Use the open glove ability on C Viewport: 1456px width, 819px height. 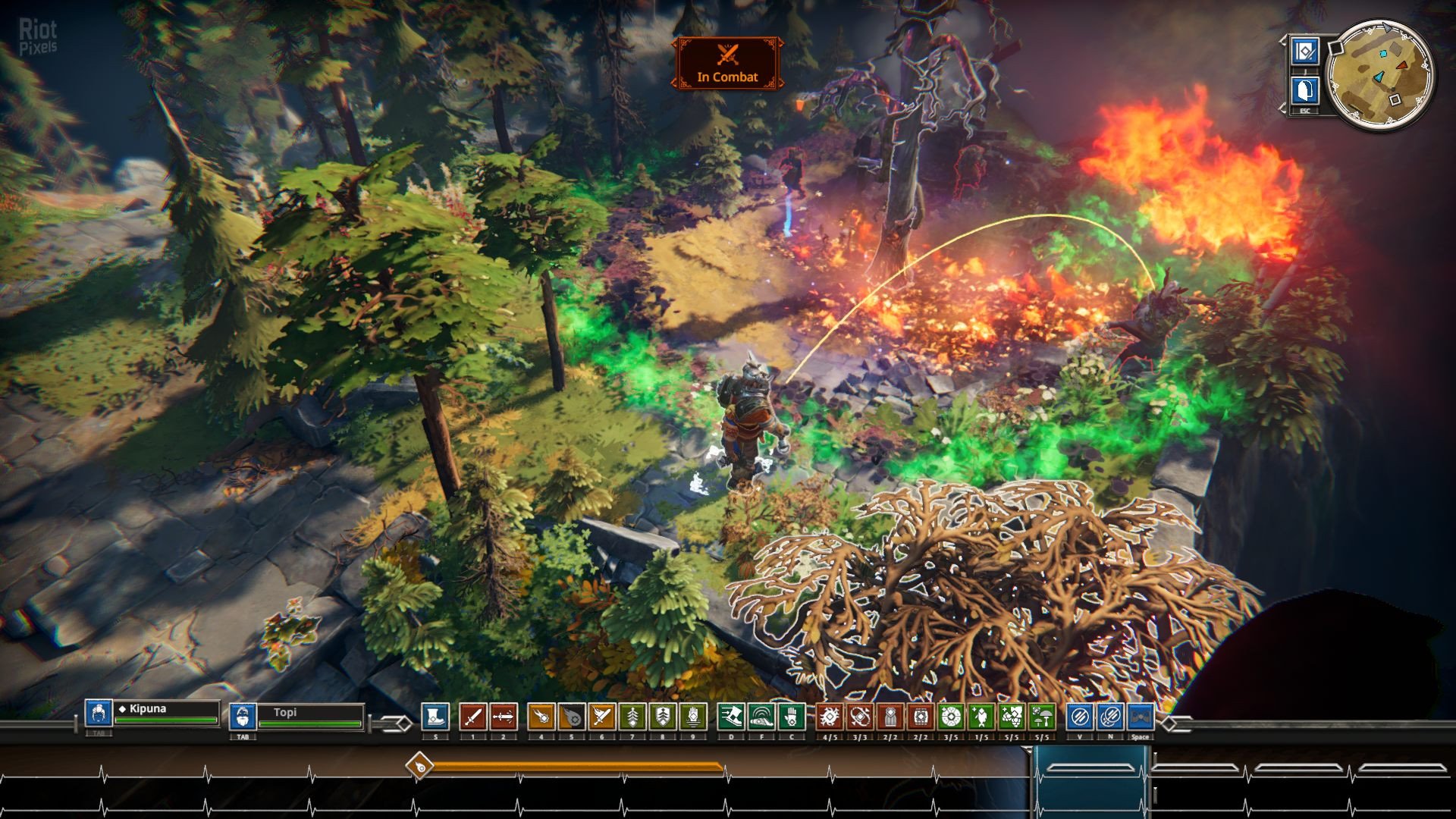pyautogui.click(x=791, y=717)
